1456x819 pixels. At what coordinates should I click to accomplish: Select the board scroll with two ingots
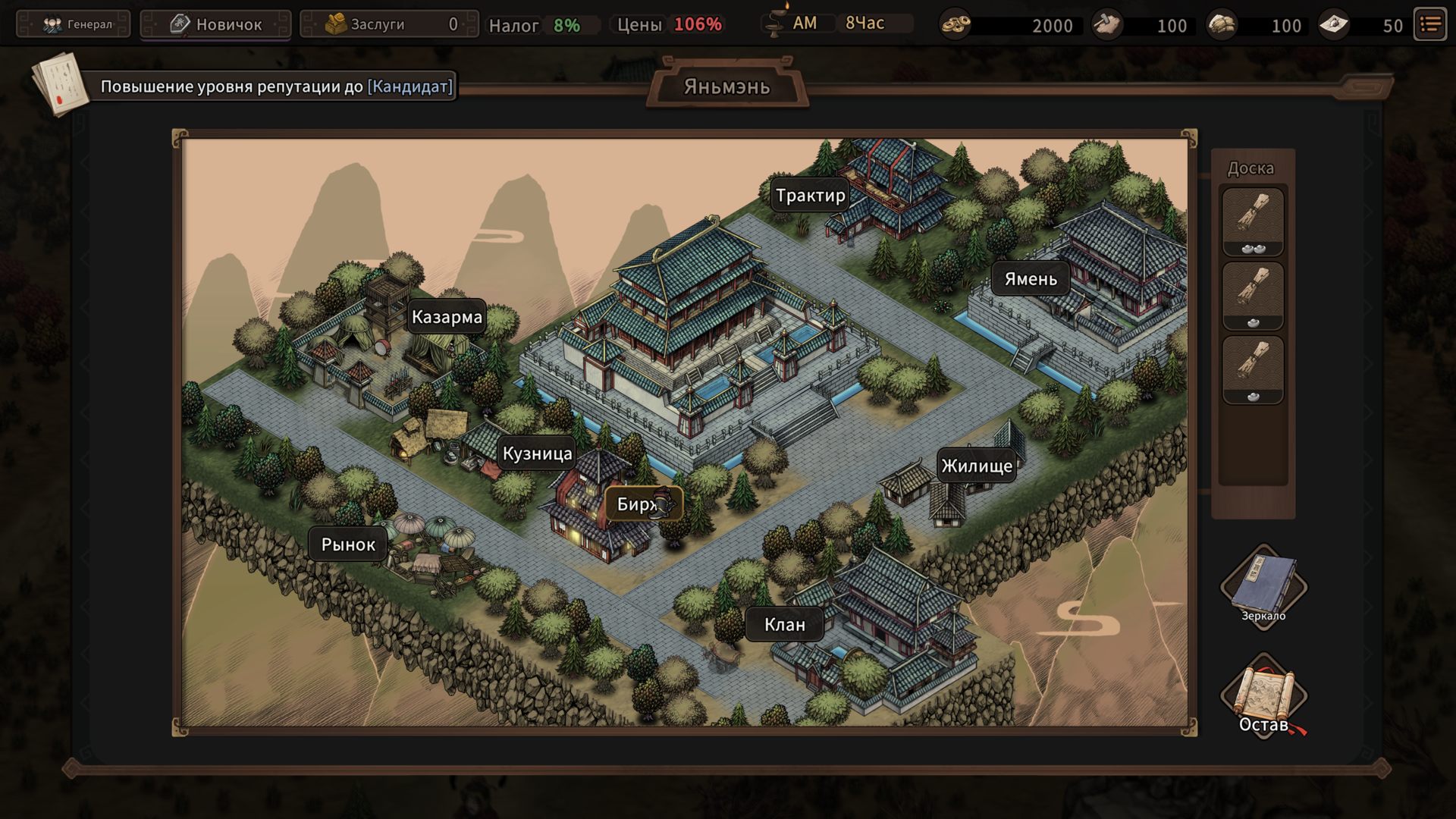1253,221
